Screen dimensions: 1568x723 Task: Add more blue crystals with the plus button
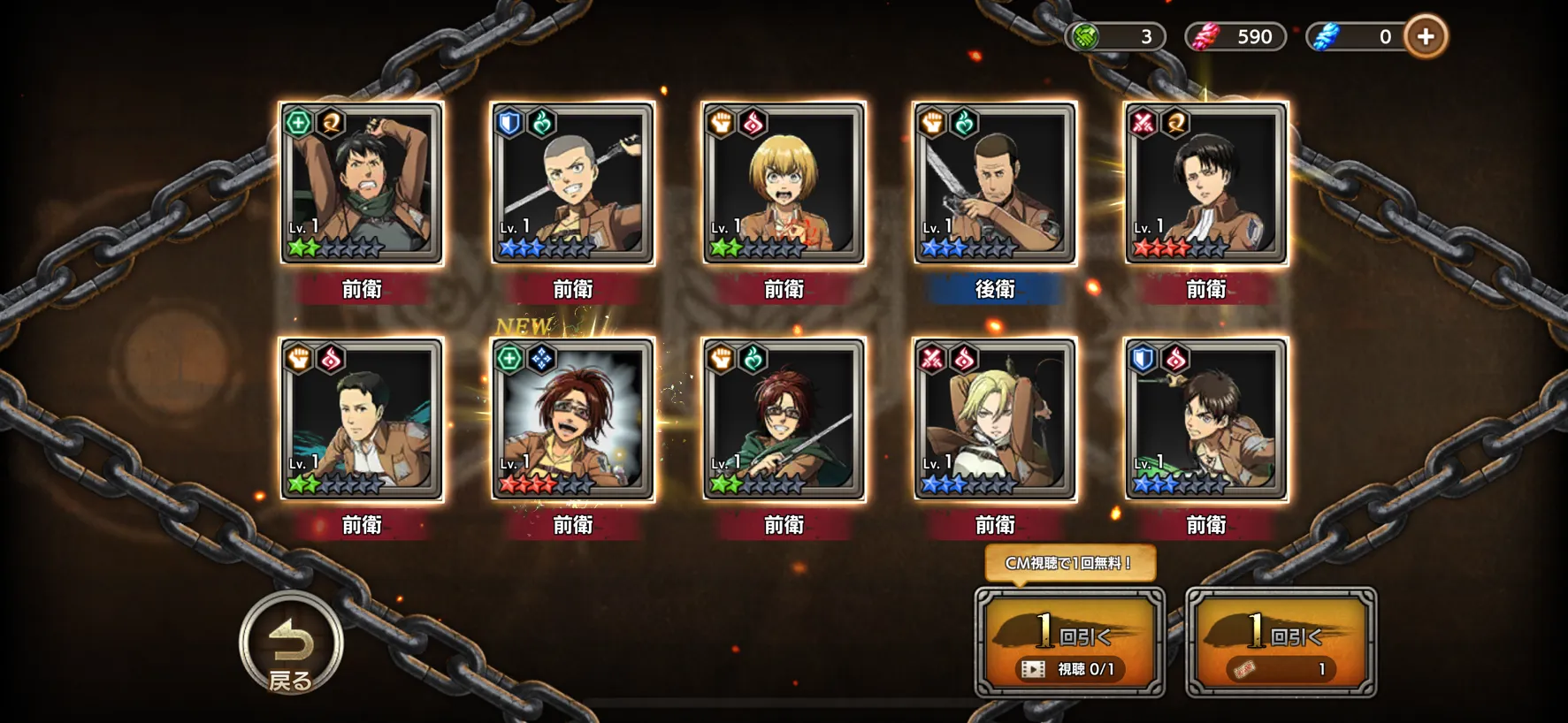pyautogui.click(x=1425, y=37)
